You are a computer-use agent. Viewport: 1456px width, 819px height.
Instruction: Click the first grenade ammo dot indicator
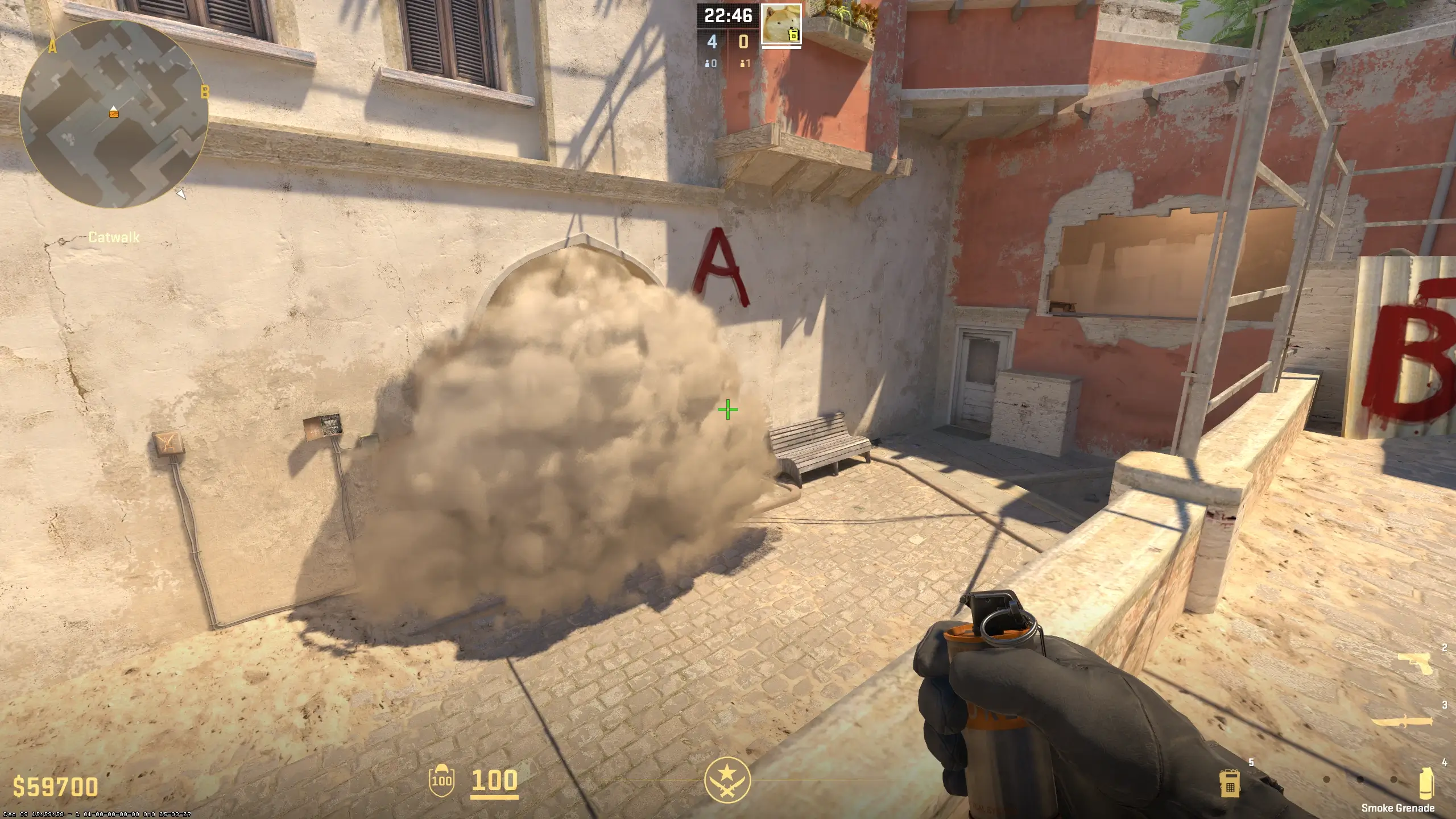tap(1327, 779)
